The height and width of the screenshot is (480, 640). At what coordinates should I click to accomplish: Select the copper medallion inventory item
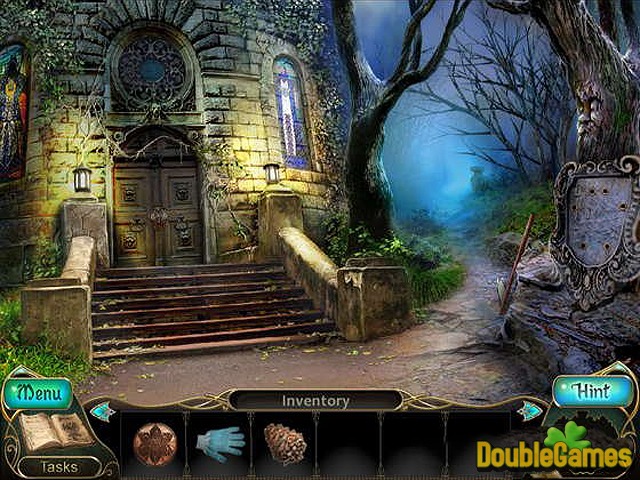(x=155, y=443)
